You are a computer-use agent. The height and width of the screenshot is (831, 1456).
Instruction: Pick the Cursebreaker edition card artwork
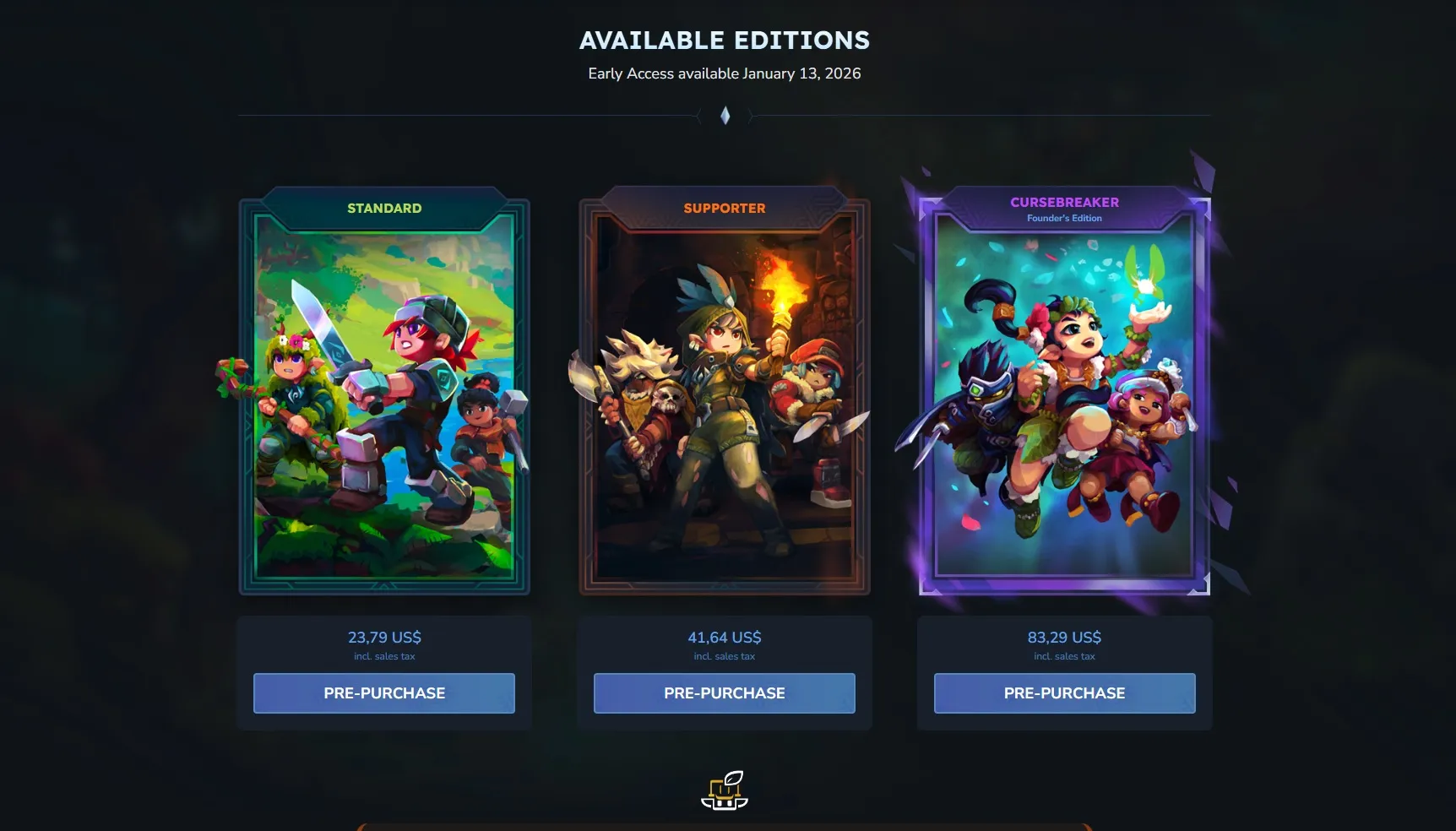click(x=1064, y=397)
